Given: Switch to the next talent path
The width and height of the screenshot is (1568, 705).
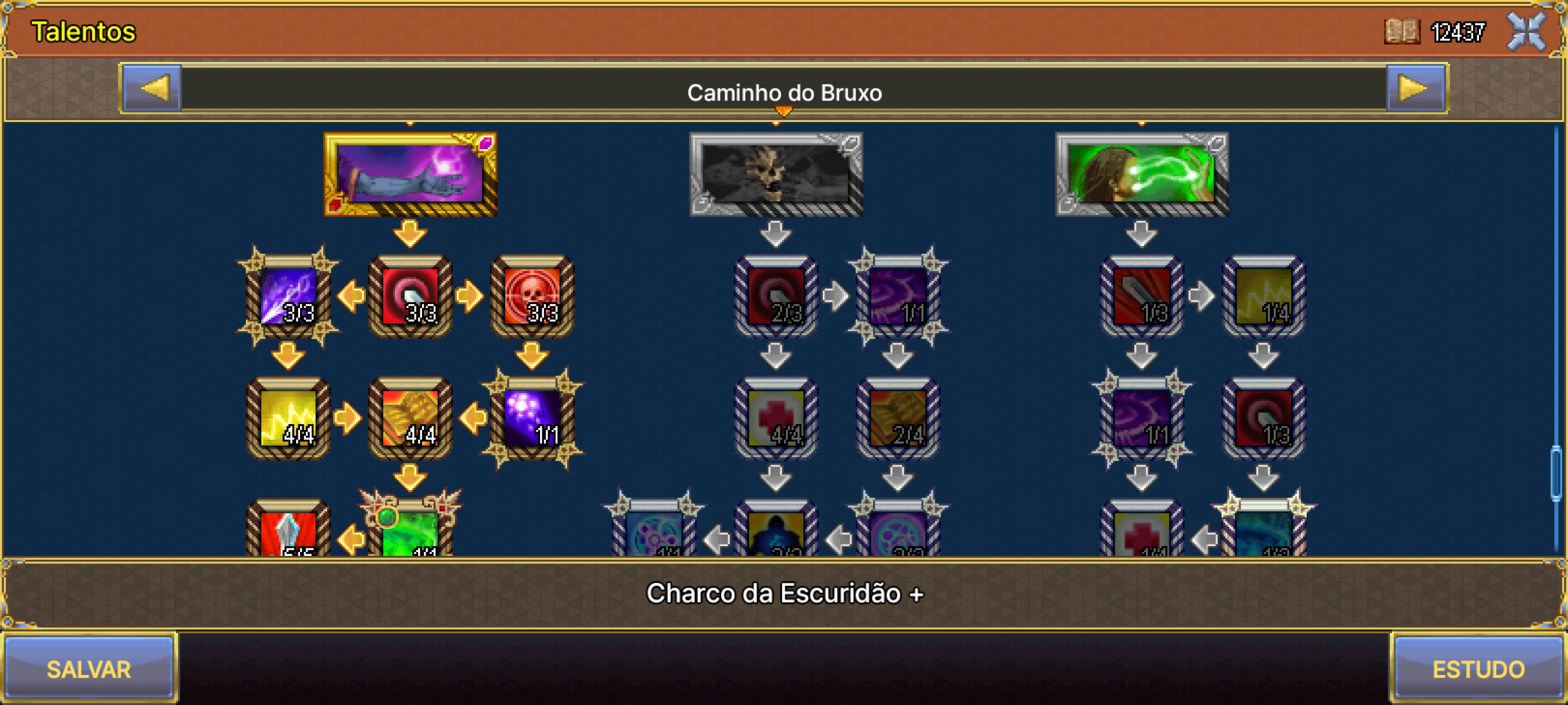Looking at the screenshot, I should coord(1415,89).
